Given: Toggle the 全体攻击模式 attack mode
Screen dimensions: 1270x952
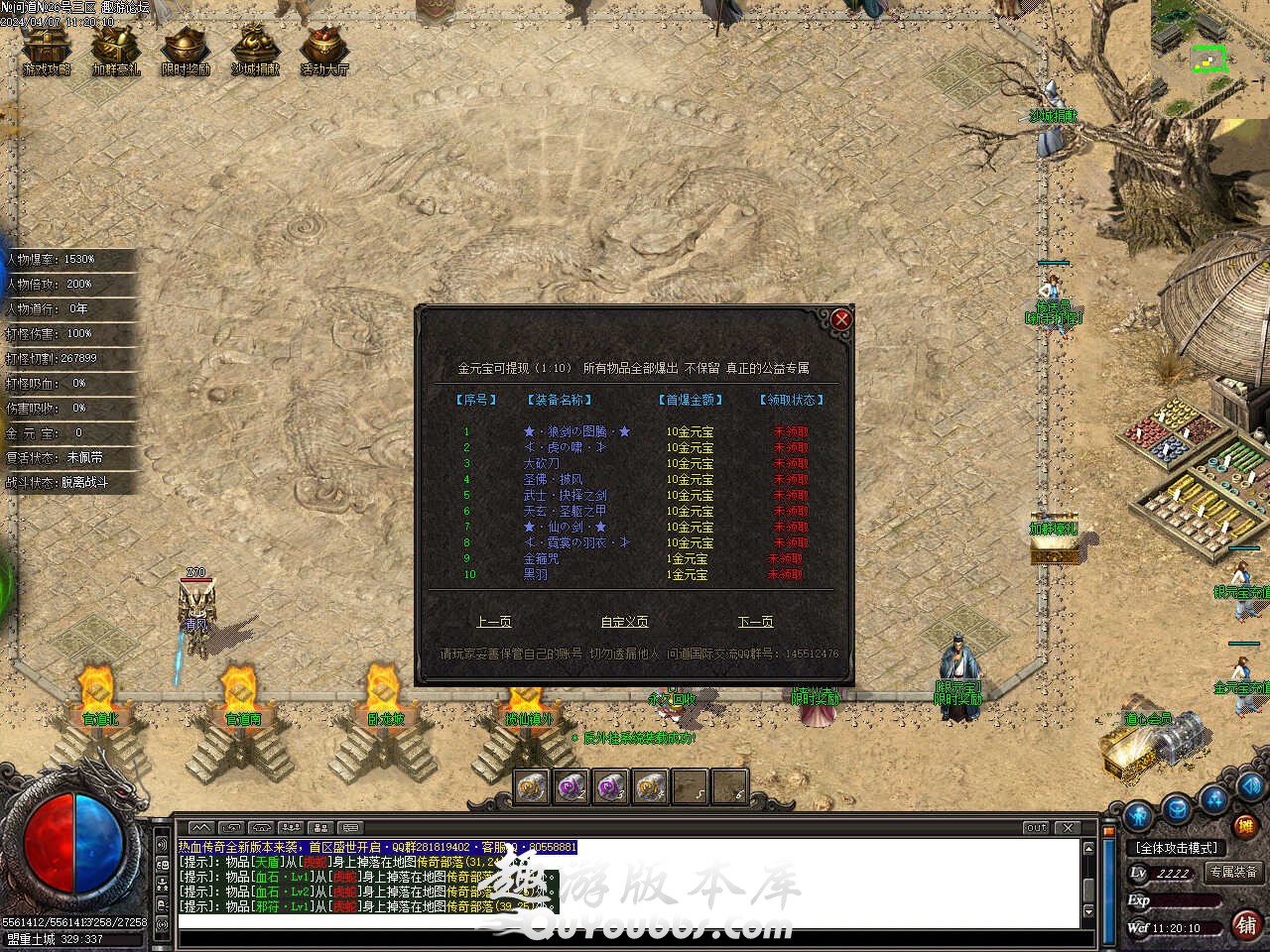Looking at the screenshot, I should coord(1177,848).
